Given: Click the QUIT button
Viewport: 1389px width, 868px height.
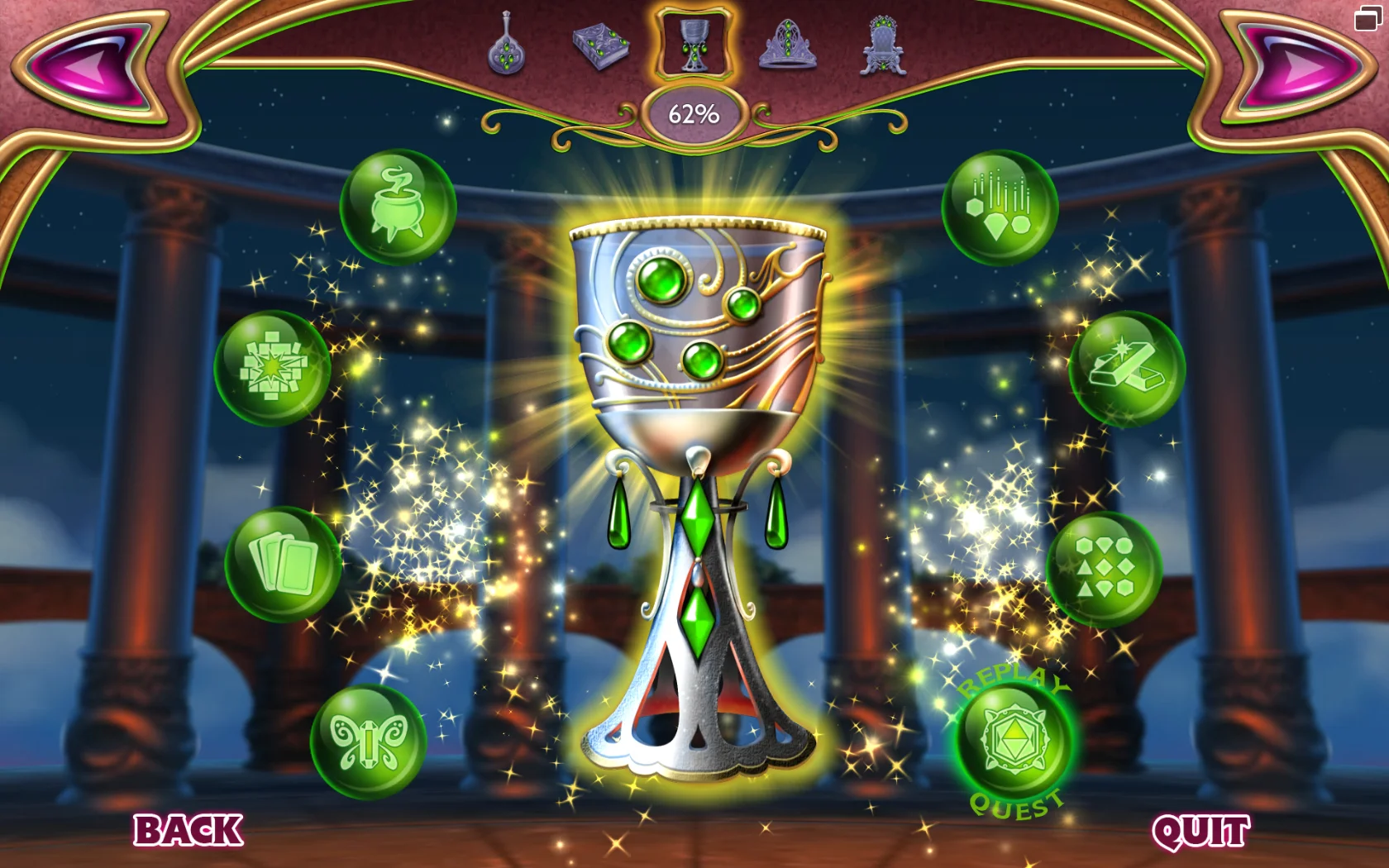Looking at the screenshot, I should [x=1200, y=828].
